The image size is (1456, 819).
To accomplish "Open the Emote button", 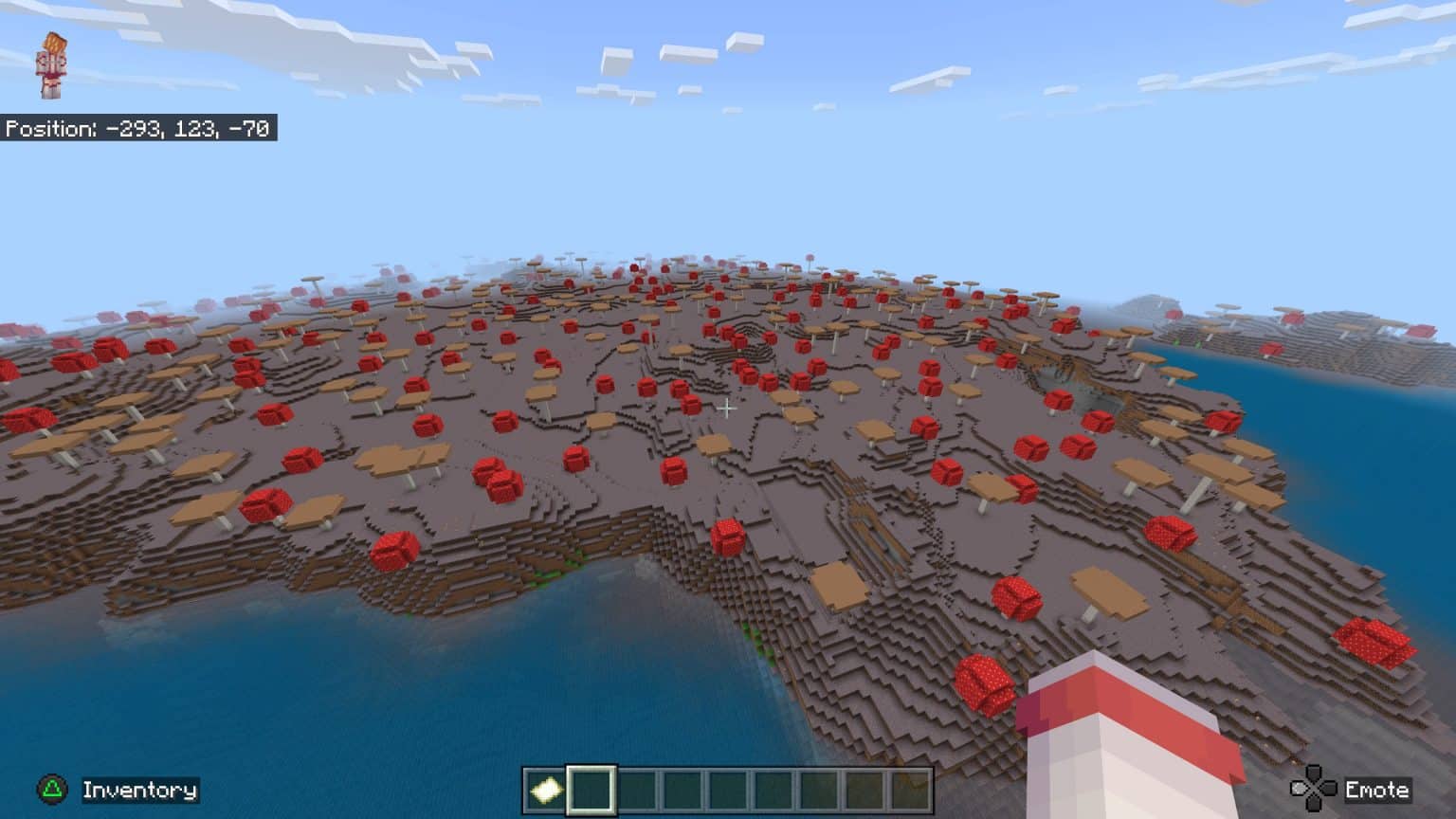I will click(1379, 788).
